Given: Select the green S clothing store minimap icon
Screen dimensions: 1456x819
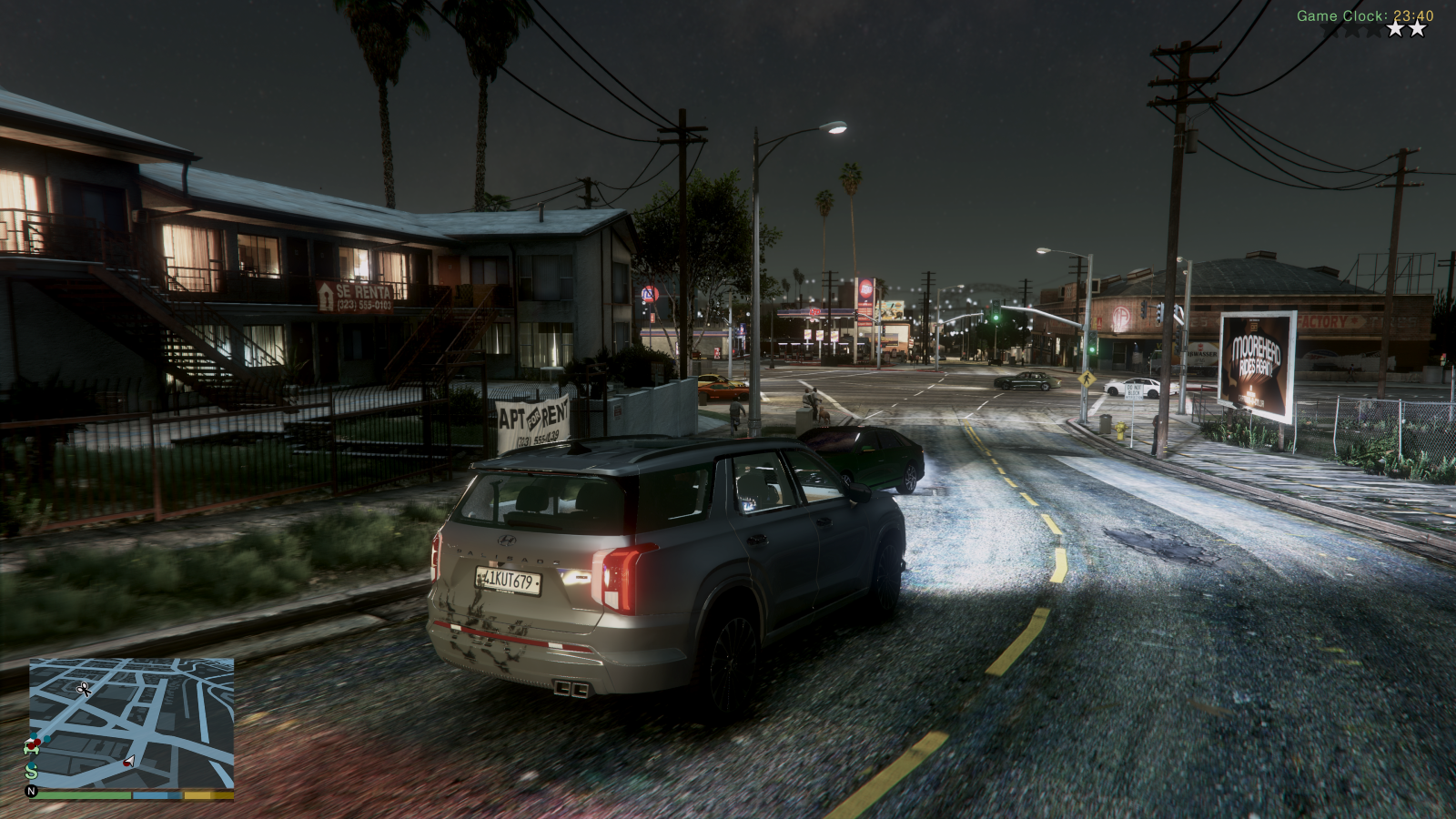Looking at the screenshot, I should (31, 772).
